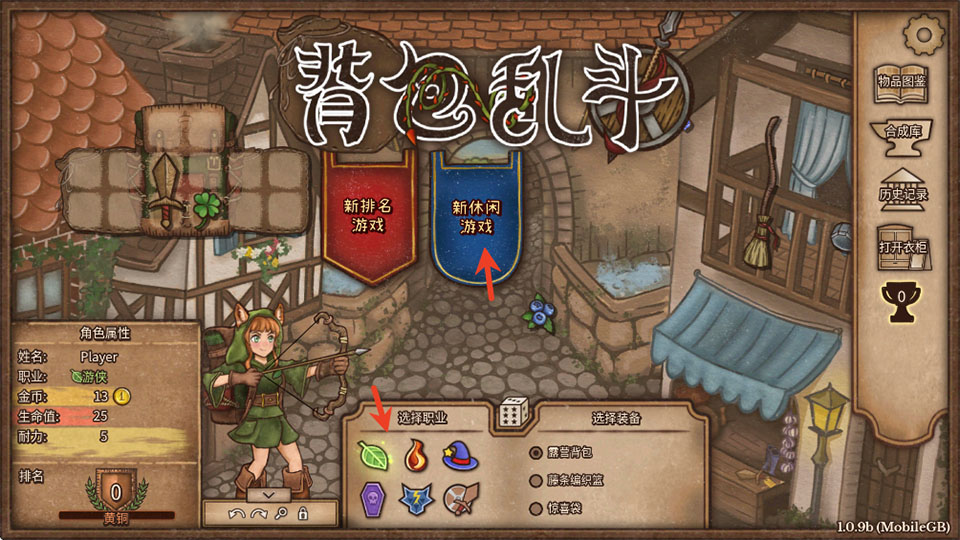Roll the dice to randomize selection
The width and height of the screenshot is (960, 540).
513,412
